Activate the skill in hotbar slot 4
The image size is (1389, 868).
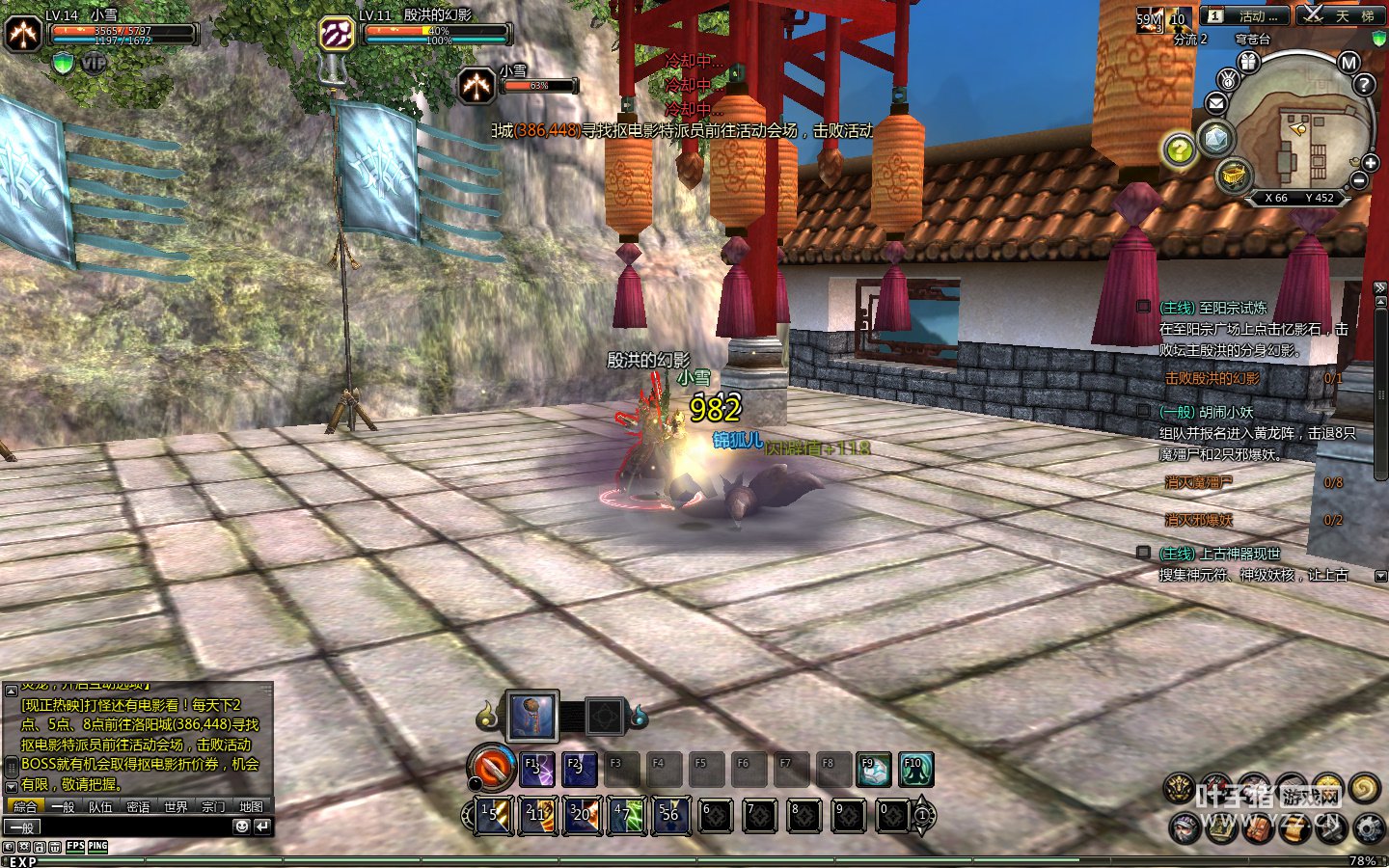pos(626,815)
